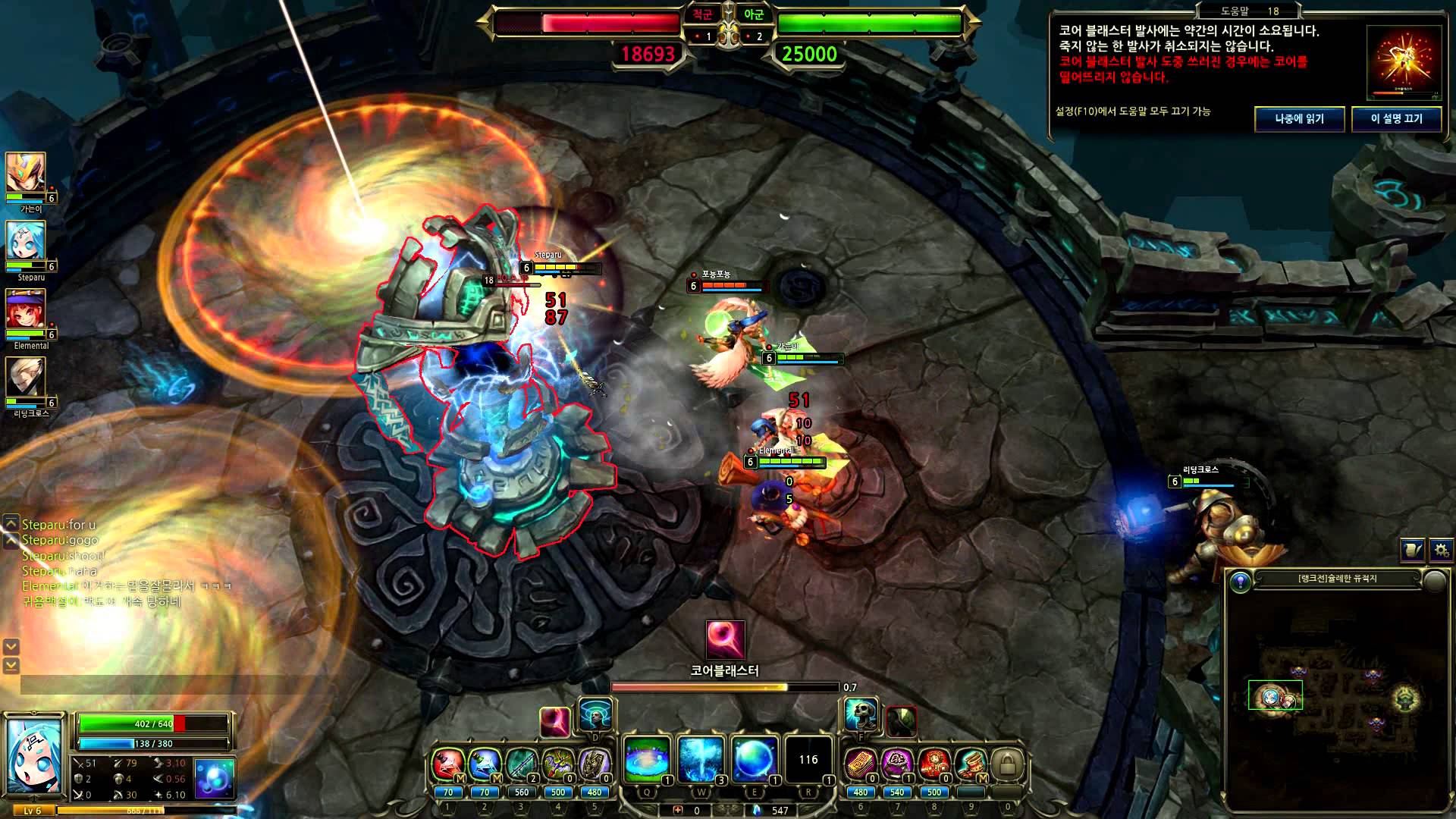Use the red potion in slot 1
The image size is (1456, 819).
point(447,765)
